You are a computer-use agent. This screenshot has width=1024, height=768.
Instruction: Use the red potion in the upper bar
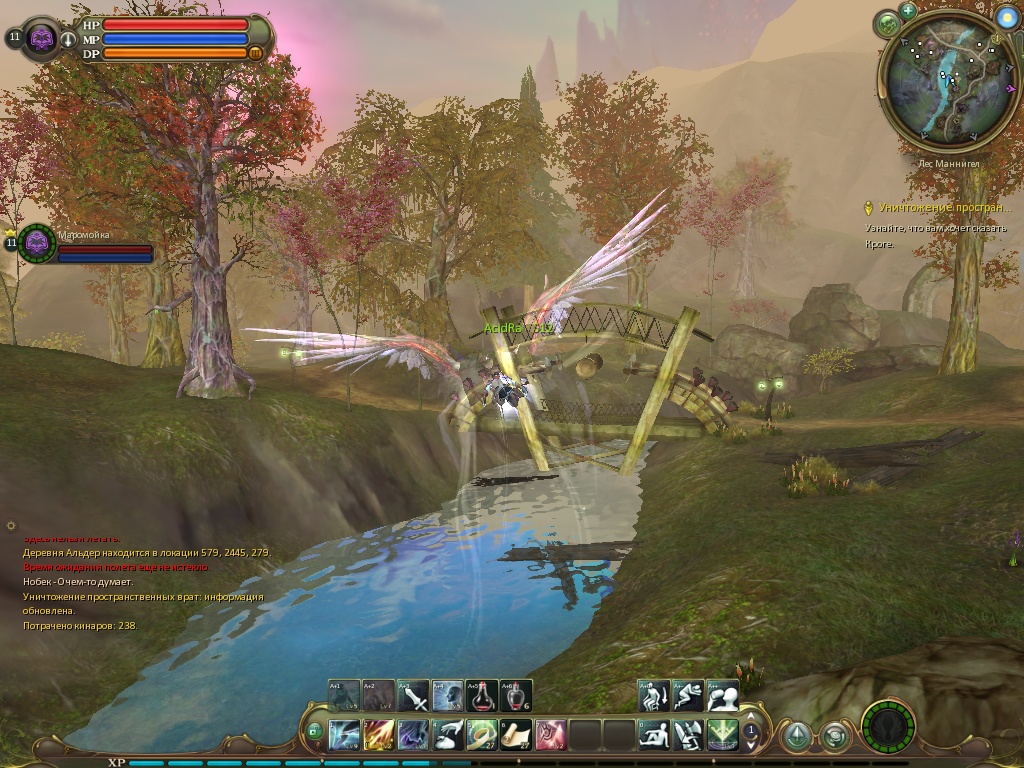coord(482,696)
